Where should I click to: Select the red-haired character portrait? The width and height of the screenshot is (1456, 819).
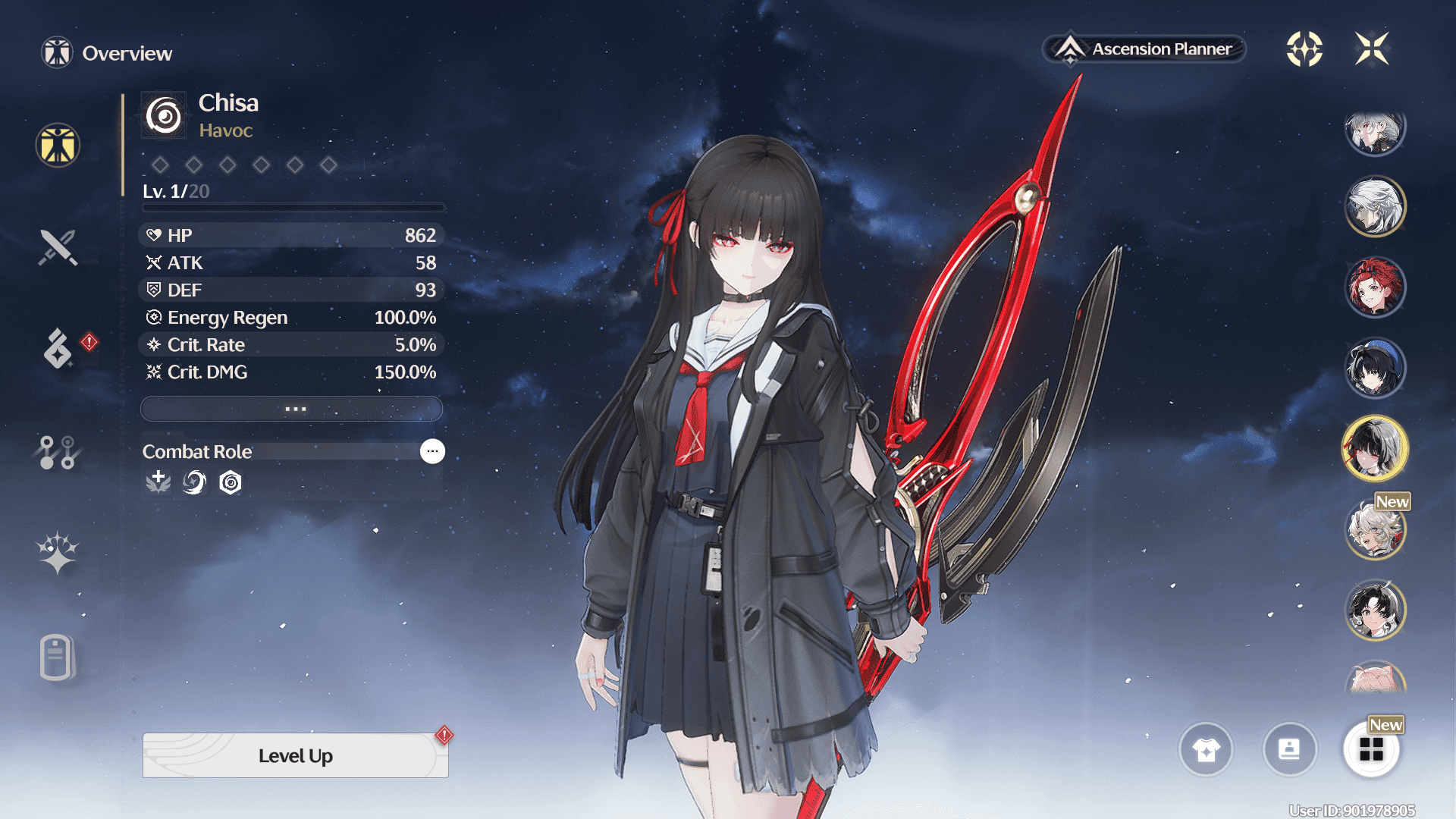pyautogui.click(x=1375, y=287)
